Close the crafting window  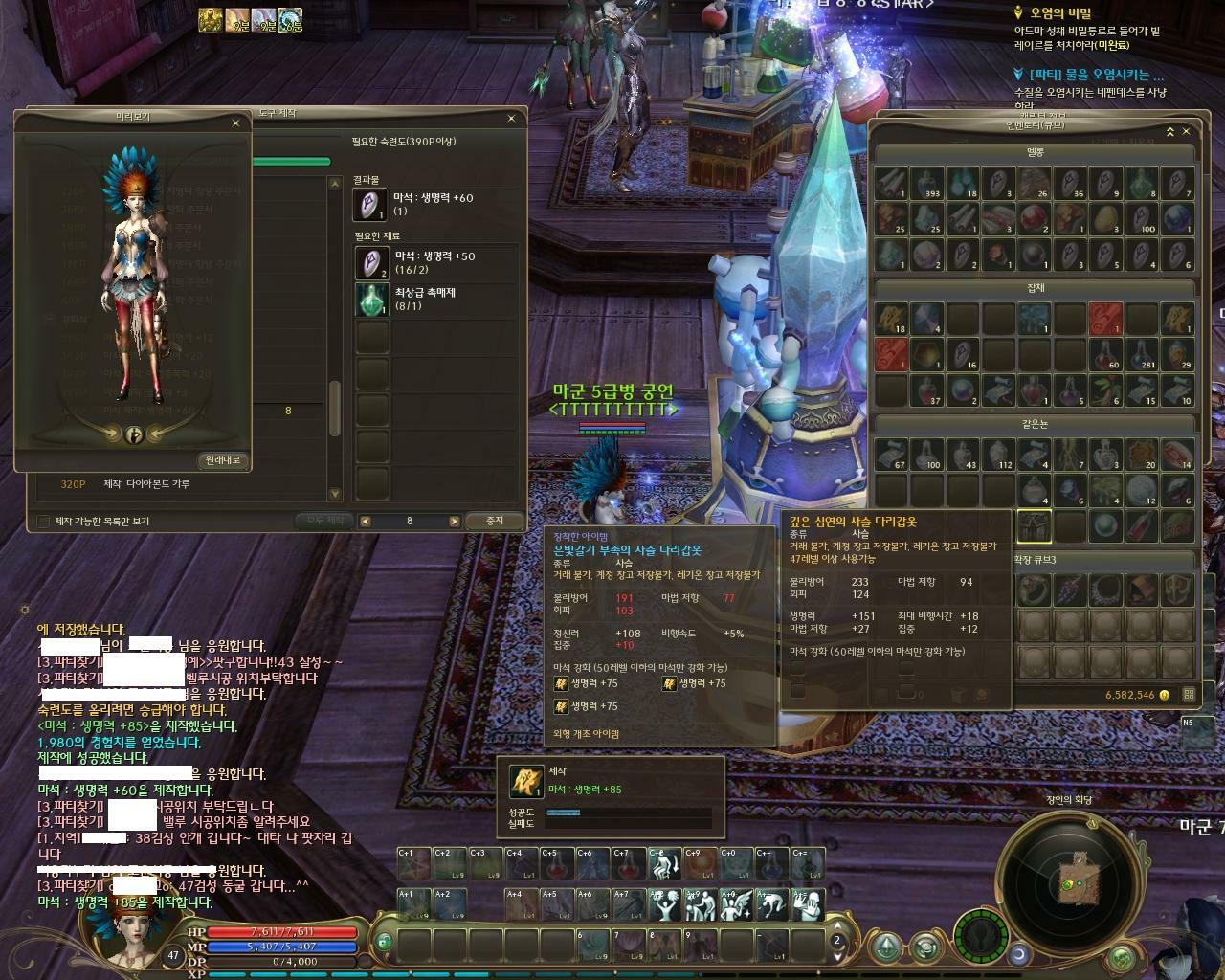[511, 118]
